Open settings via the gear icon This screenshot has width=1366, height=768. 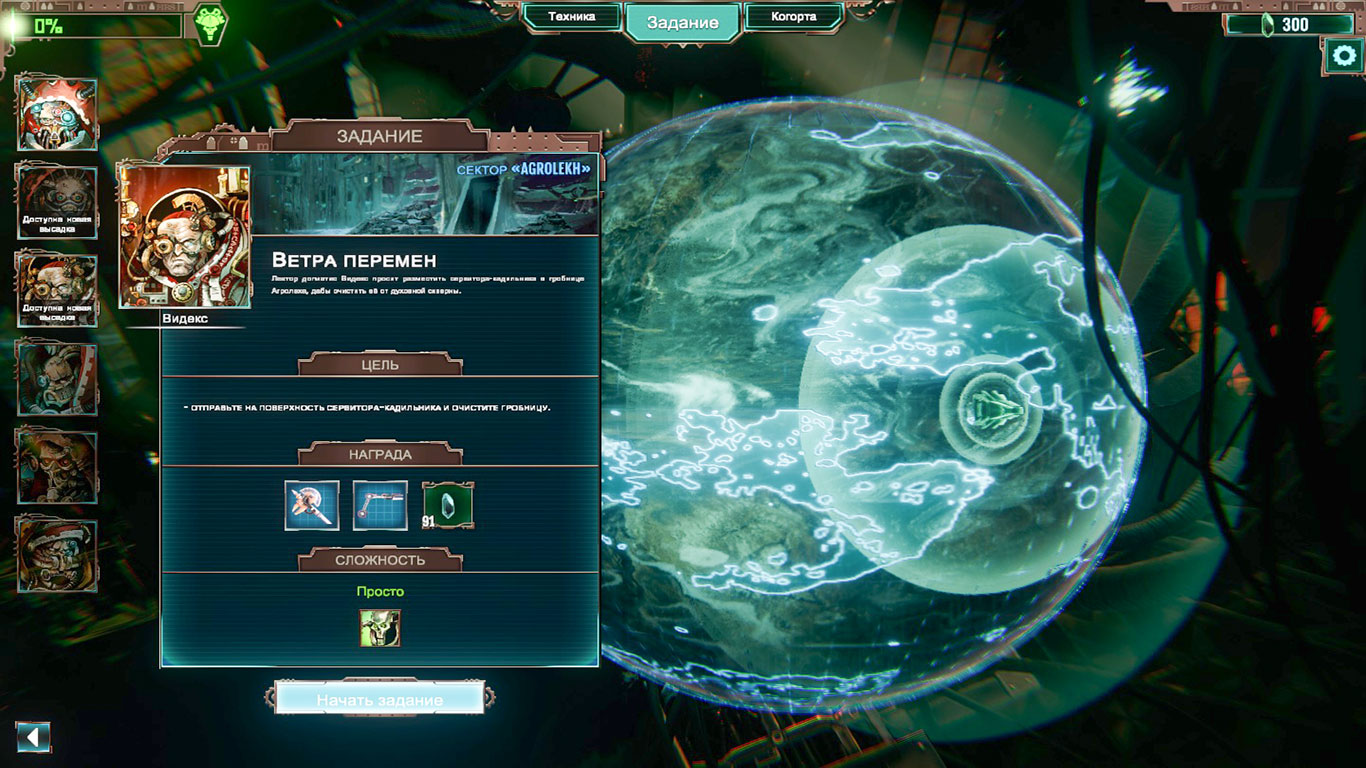point(1342,57)
